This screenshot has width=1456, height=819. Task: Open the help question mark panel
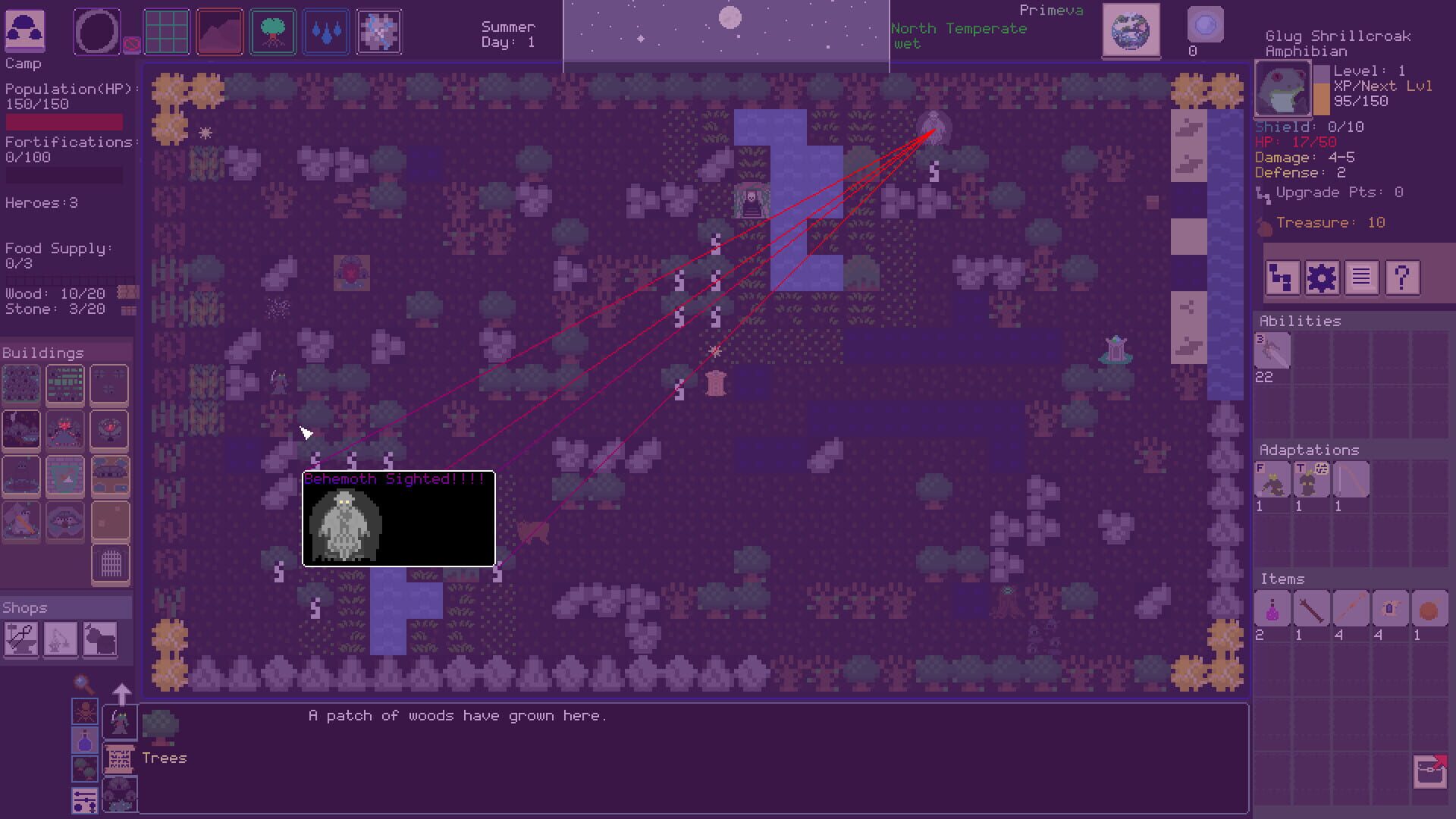tap(1403, 278)
